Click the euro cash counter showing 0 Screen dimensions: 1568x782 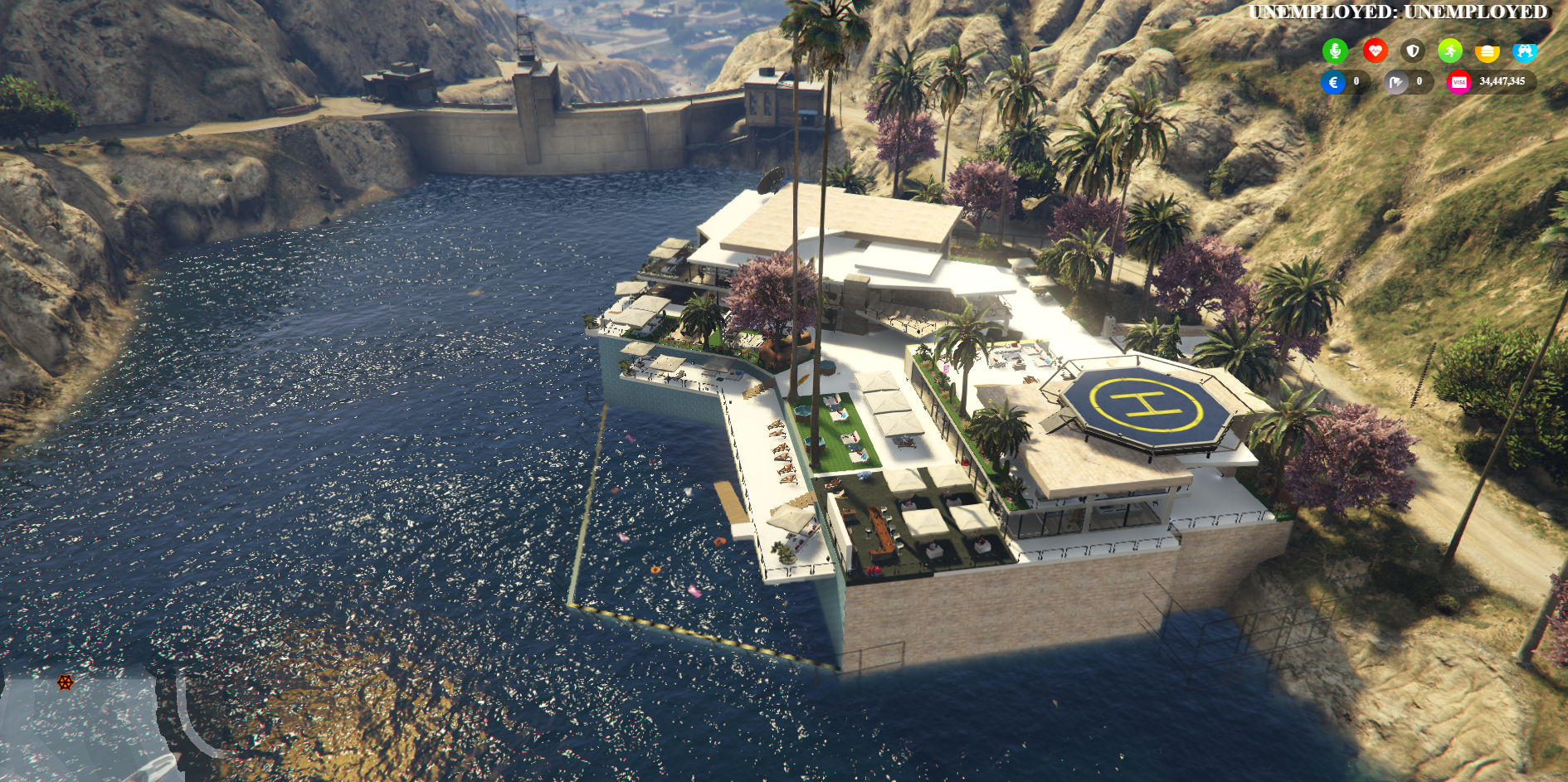coord(1356,82)
